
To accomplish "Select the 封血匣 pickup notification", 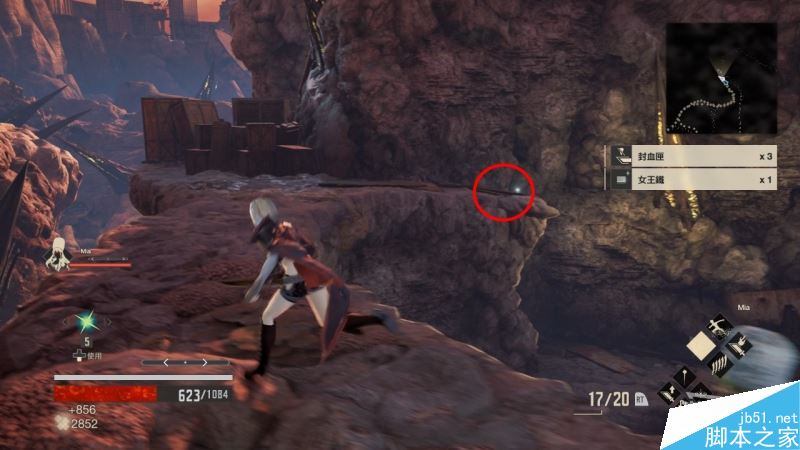I will click(691, 157).
